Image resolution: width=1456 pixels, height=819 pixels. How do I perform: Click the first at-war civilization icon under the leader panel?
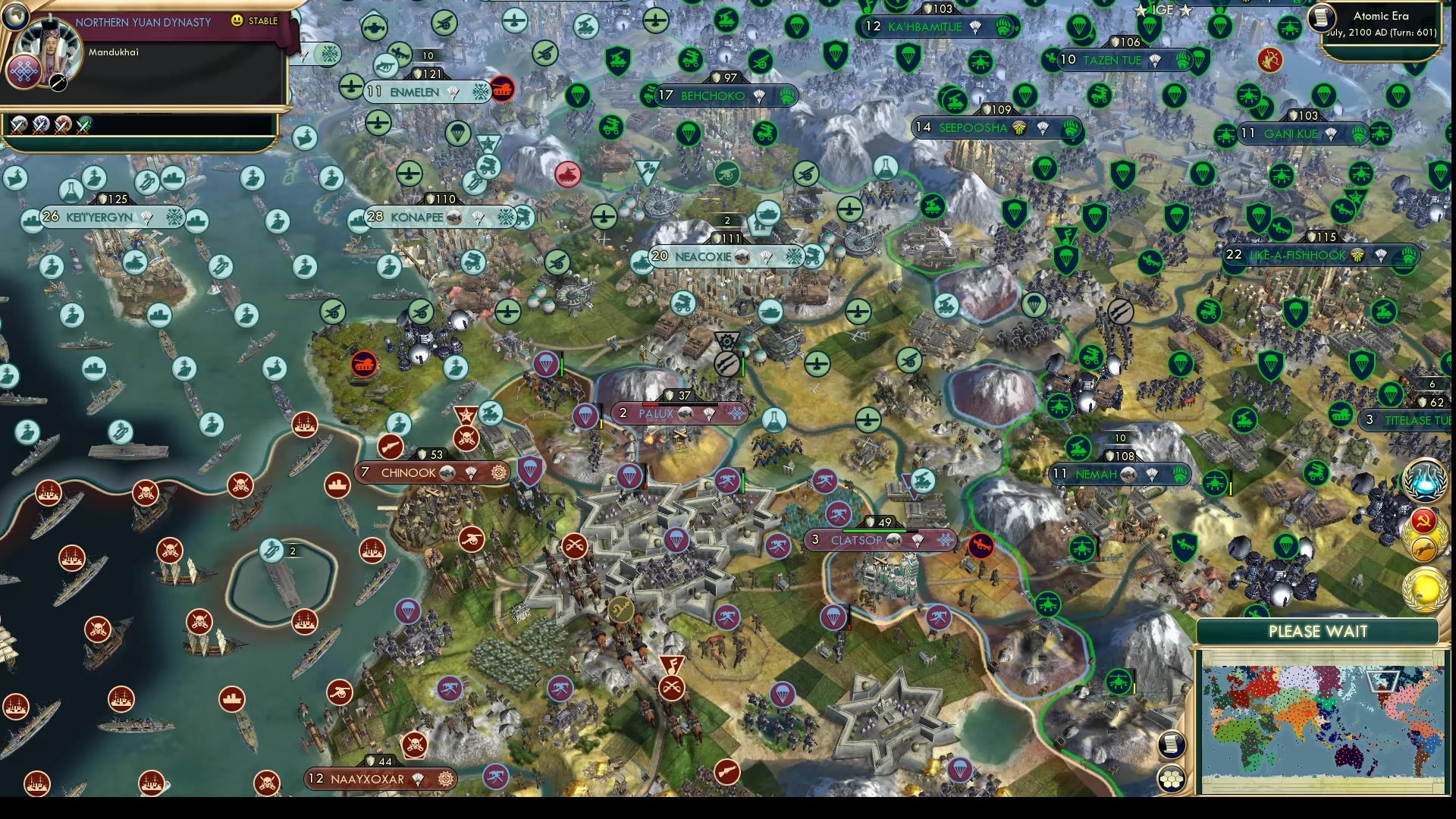coord(17,126)
